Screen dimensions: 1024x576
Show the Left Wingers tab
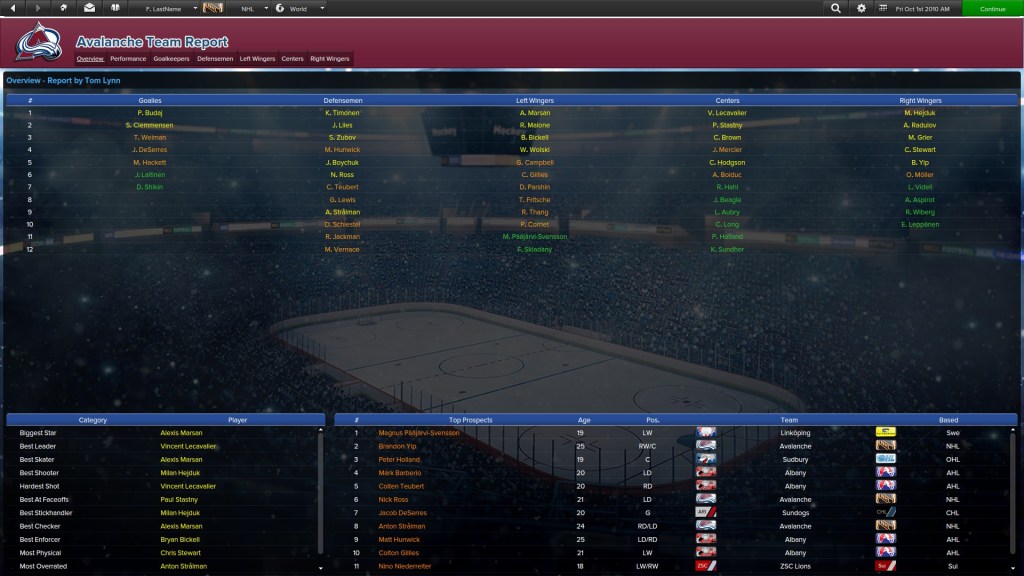click(257, 59)
